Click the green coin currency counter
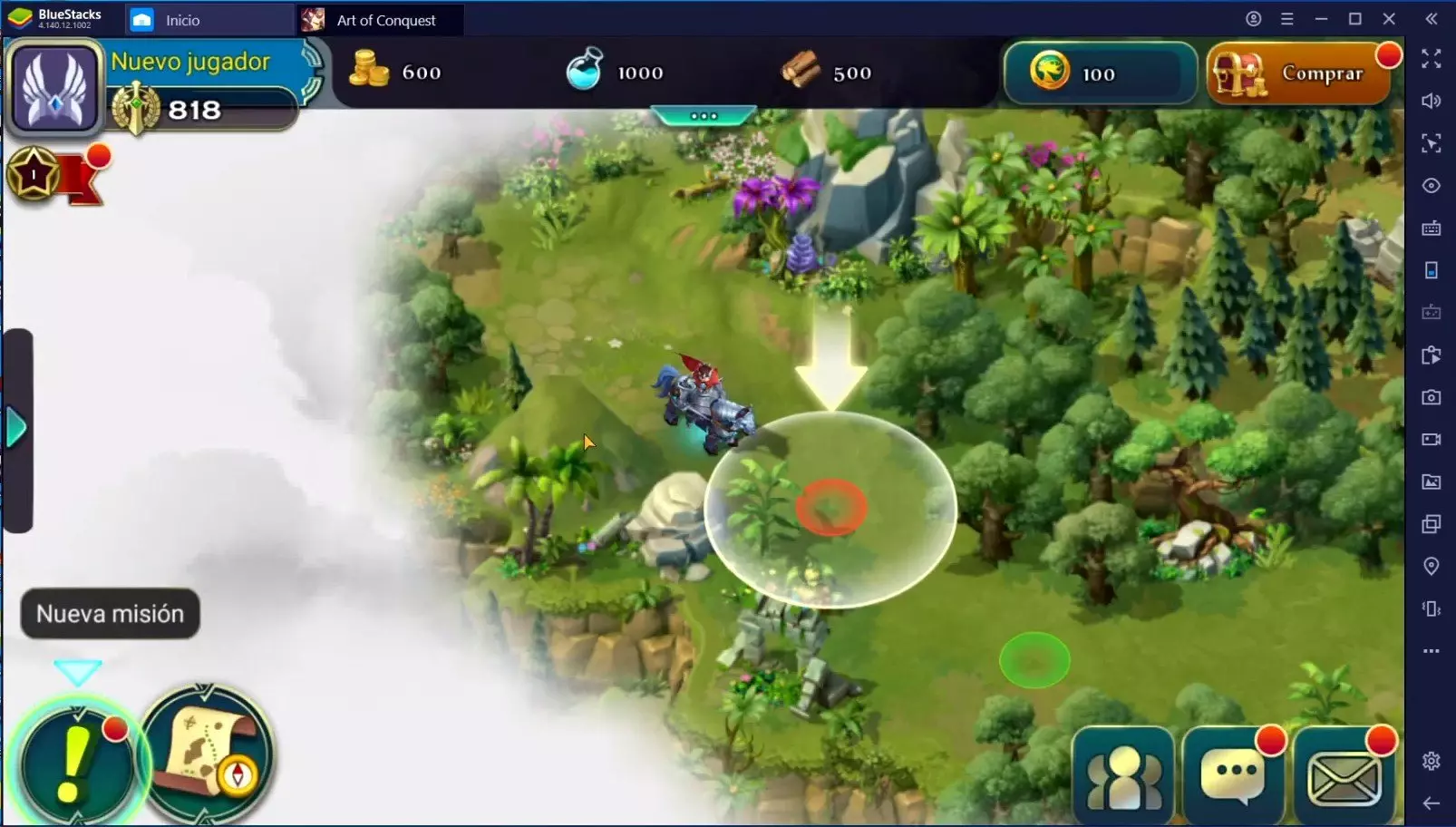Image resolution: width=1456 pixels, height=827 pixels. click(1099, 73)
